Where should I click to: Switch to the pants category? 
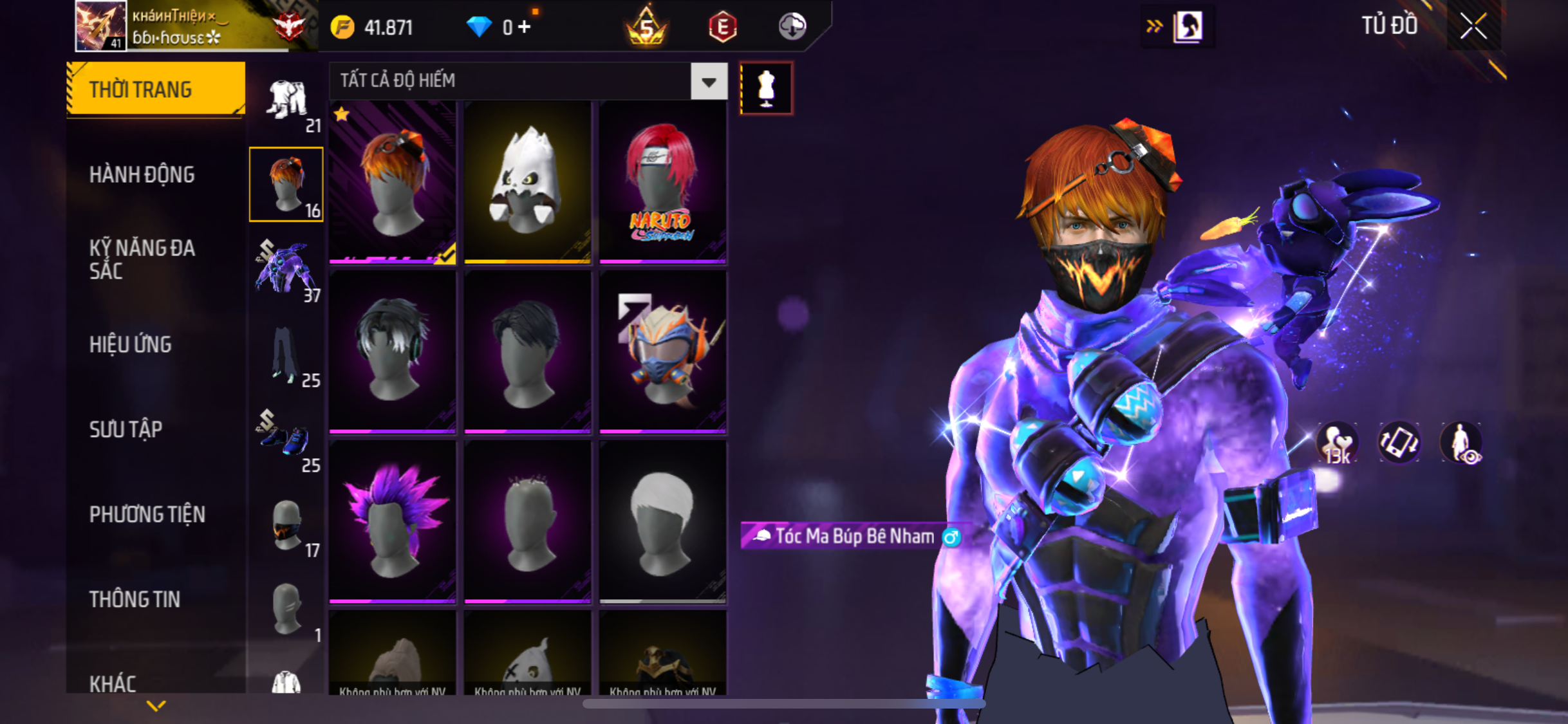pyautogui.click(x=286, y=357)
